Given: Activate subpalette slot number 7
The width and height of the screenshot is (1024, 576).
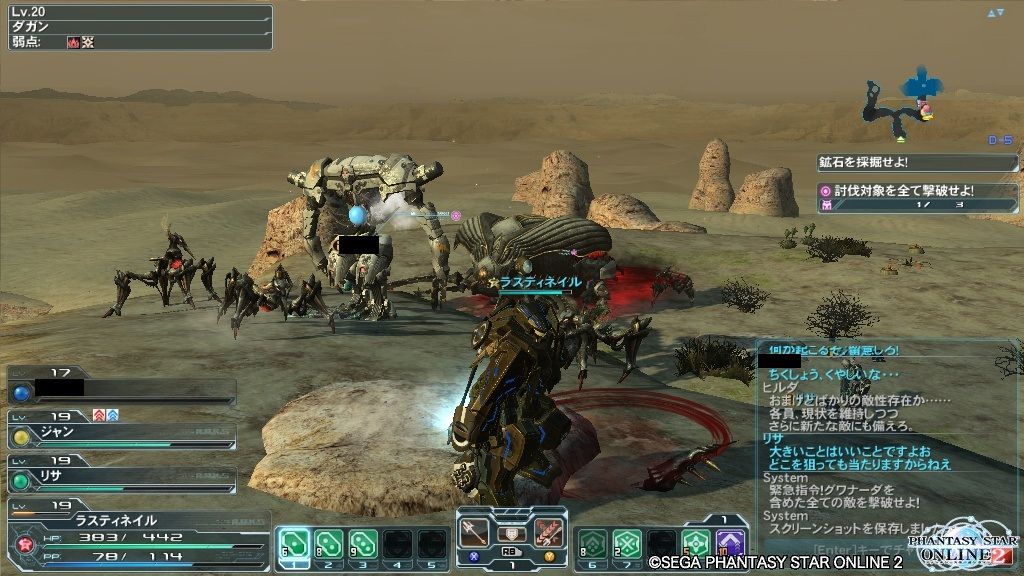Looking at the screenshot, I should pyautogui.click(x=627, y=543).
